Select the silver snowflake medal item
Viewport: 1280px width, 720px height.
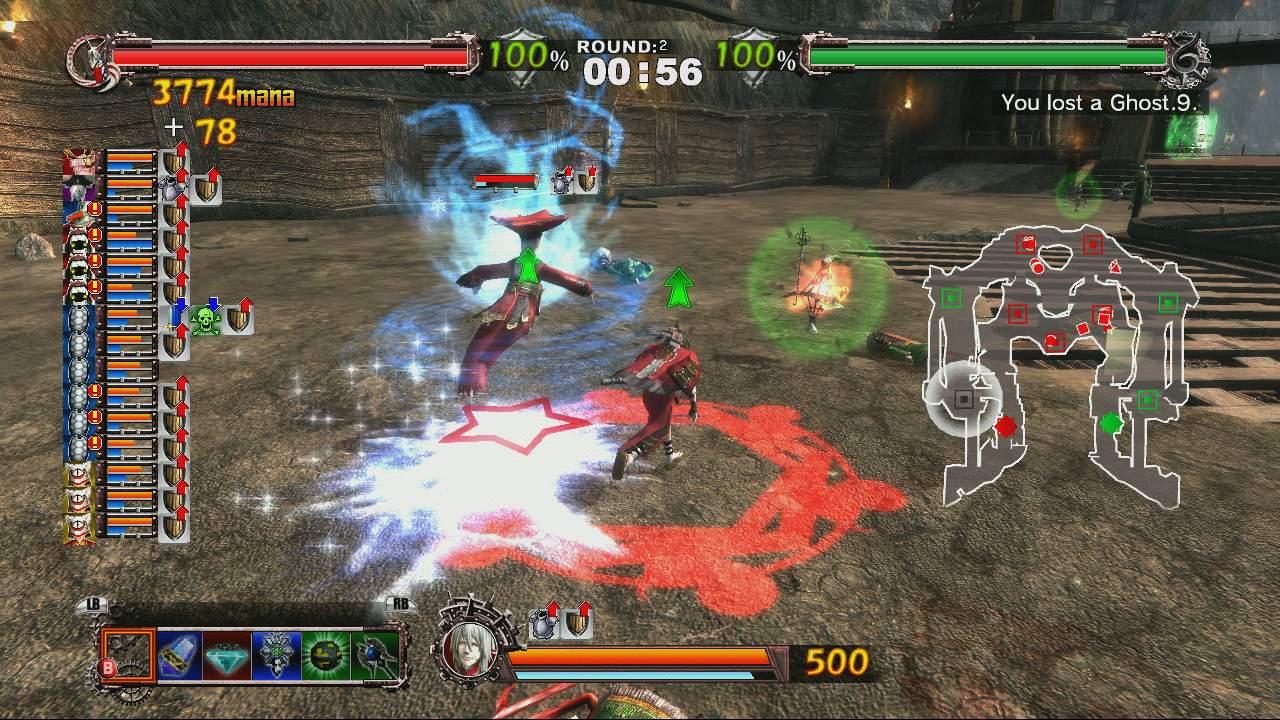275,655
